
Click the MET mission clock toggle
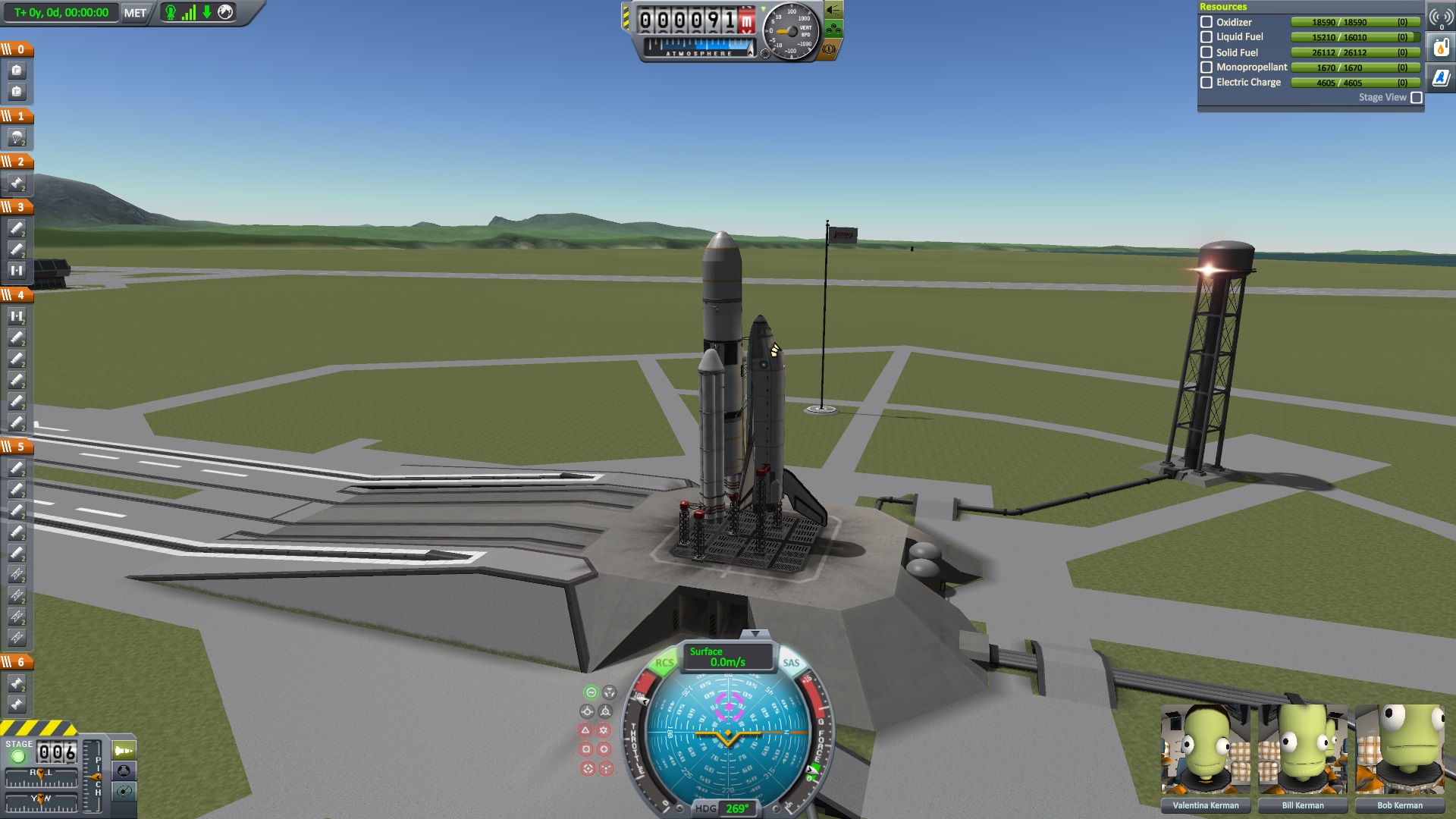[x=135, y=13]
